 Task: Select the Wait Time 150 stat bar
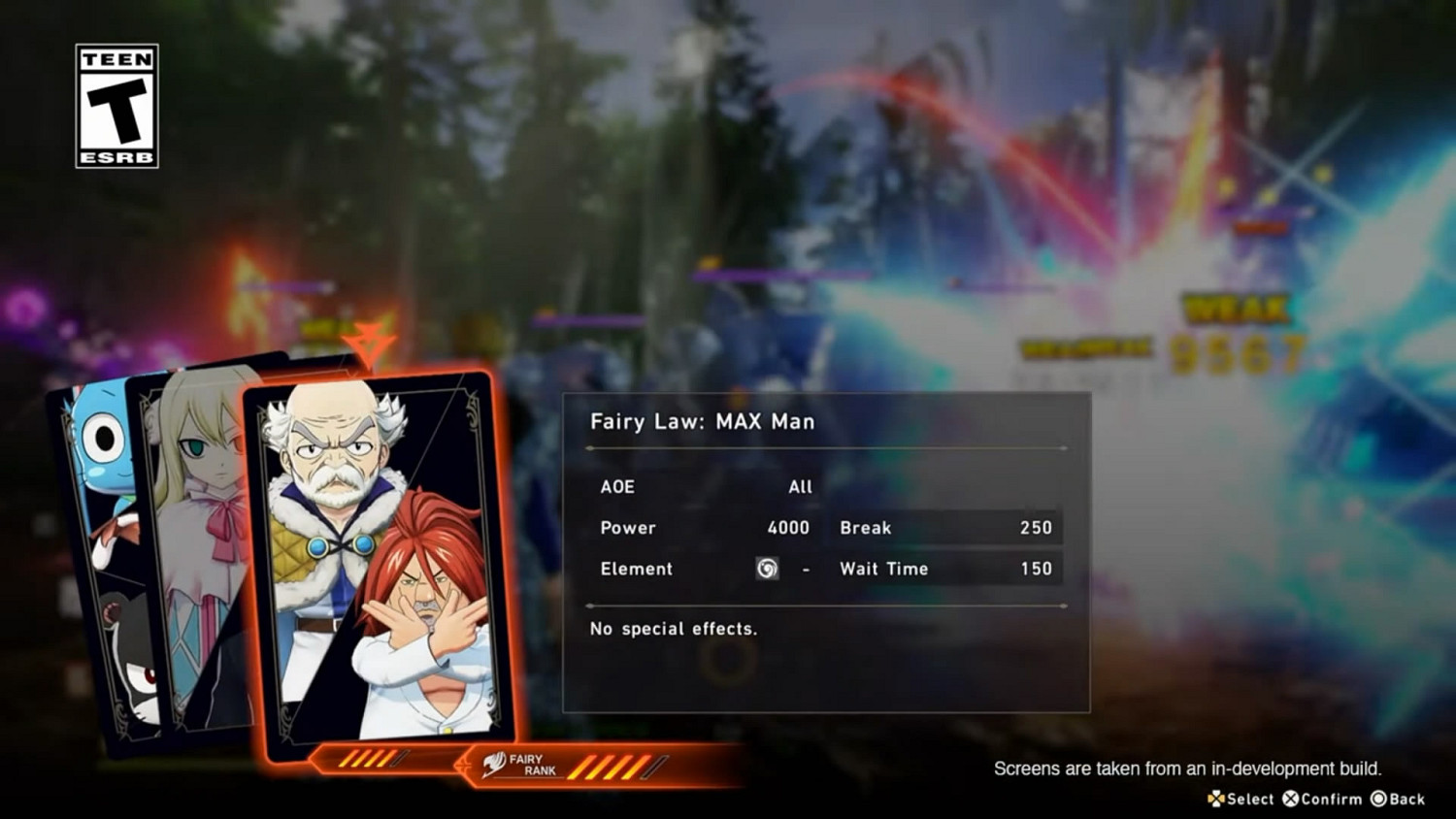[946, 569]
